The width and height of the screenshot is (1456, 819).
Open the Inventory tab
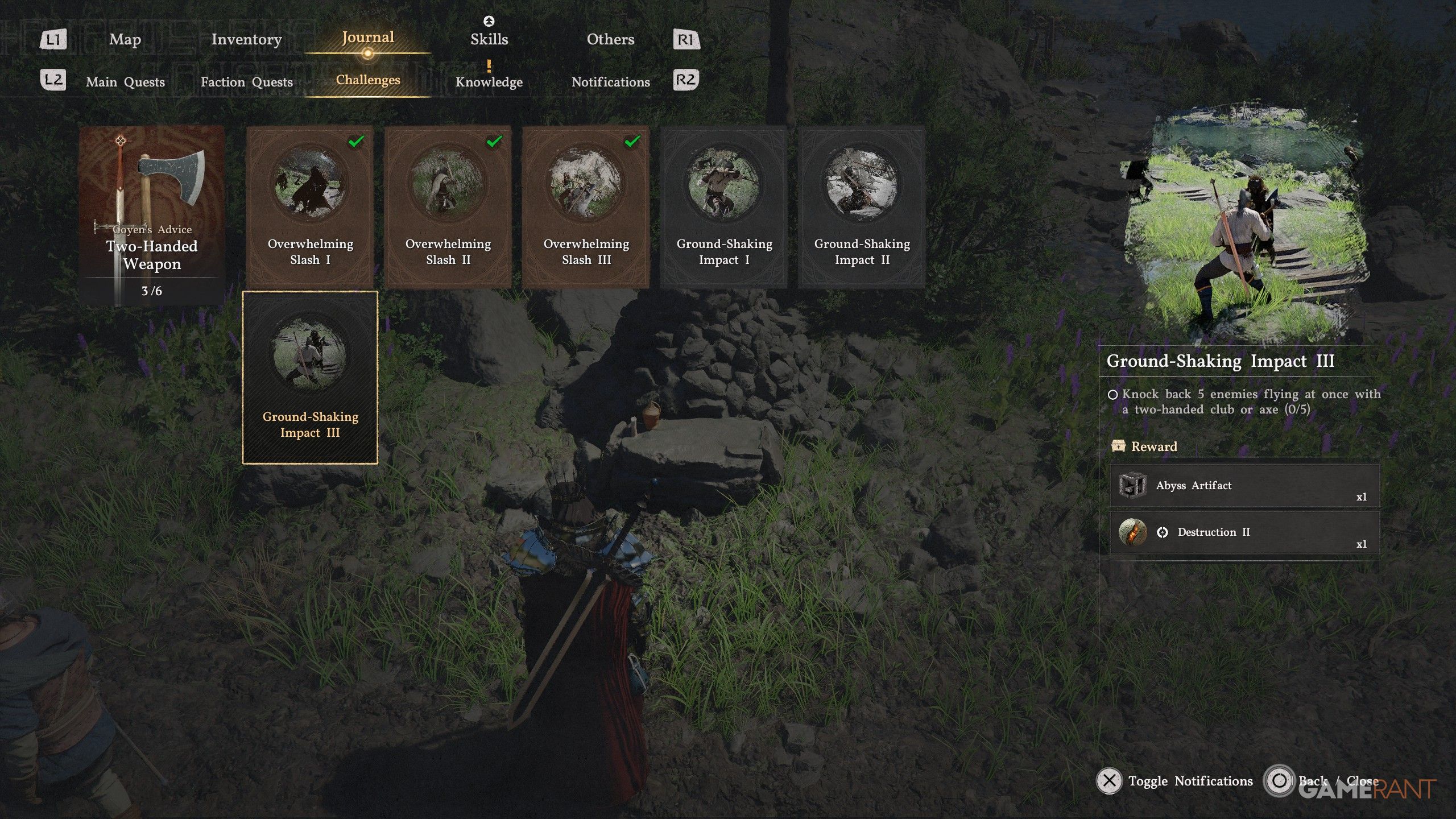(246, 39)
